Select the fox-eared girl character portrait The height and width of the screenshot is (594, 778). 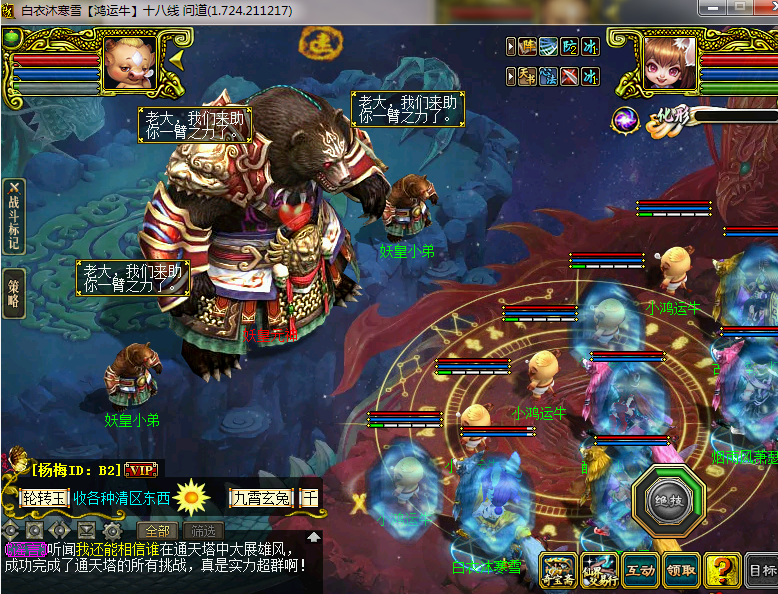[x=667, y=65]
